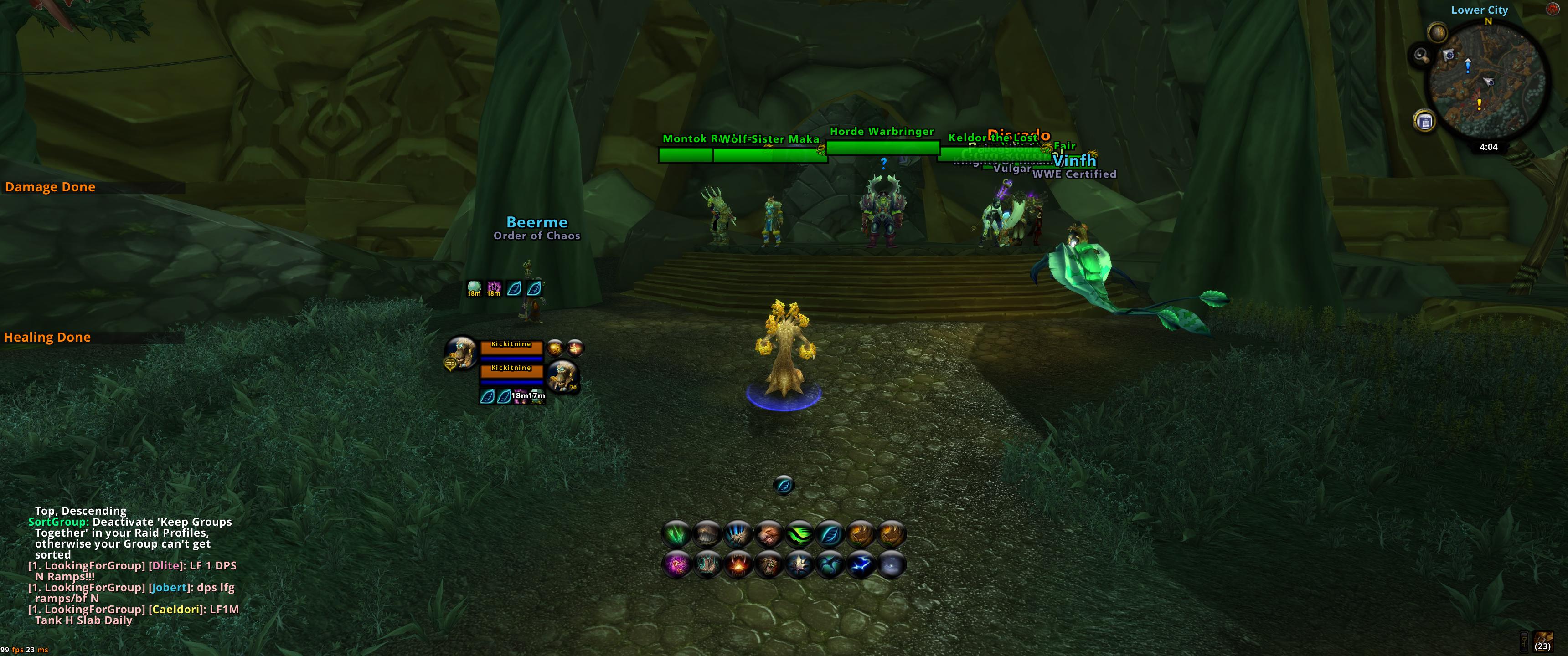Click the 4:04 clock under the minimap

(x=1488, y=147)
